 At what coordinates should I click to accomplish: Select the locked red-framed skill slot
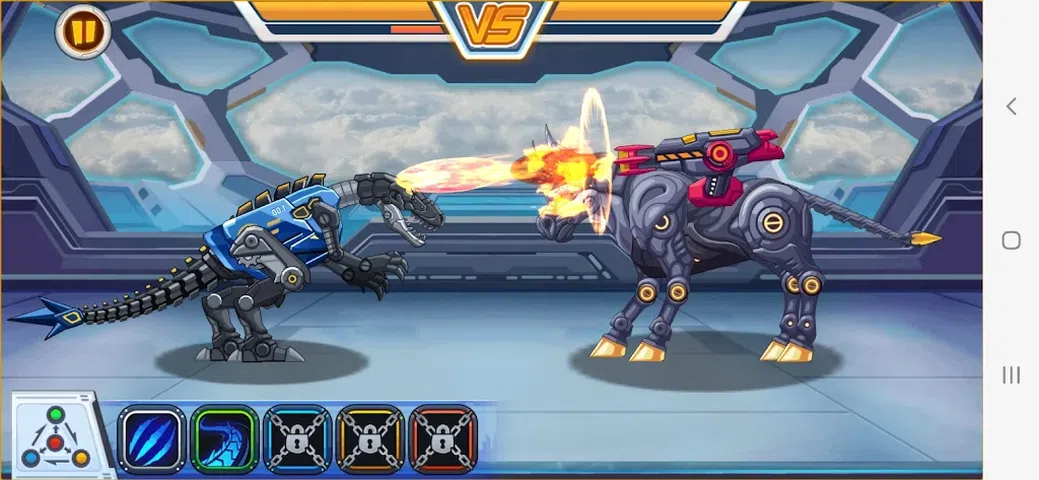(443, 439)
